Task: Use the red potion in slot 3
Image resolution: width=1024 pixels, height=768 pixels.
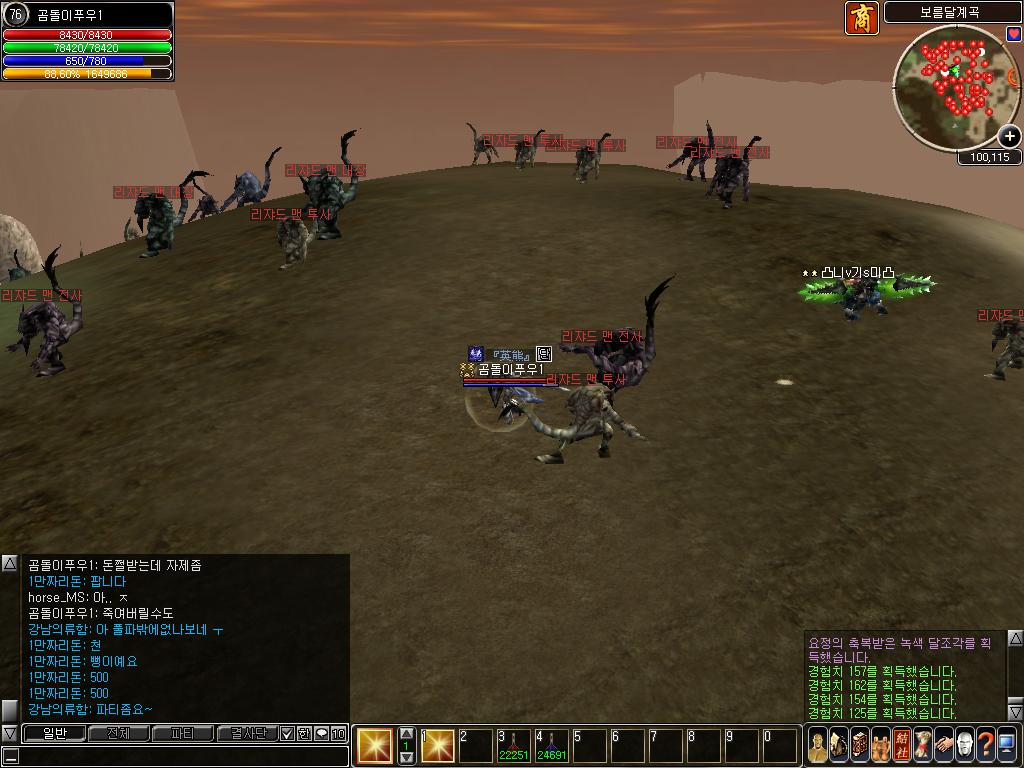Action: [x=514, y=746]
